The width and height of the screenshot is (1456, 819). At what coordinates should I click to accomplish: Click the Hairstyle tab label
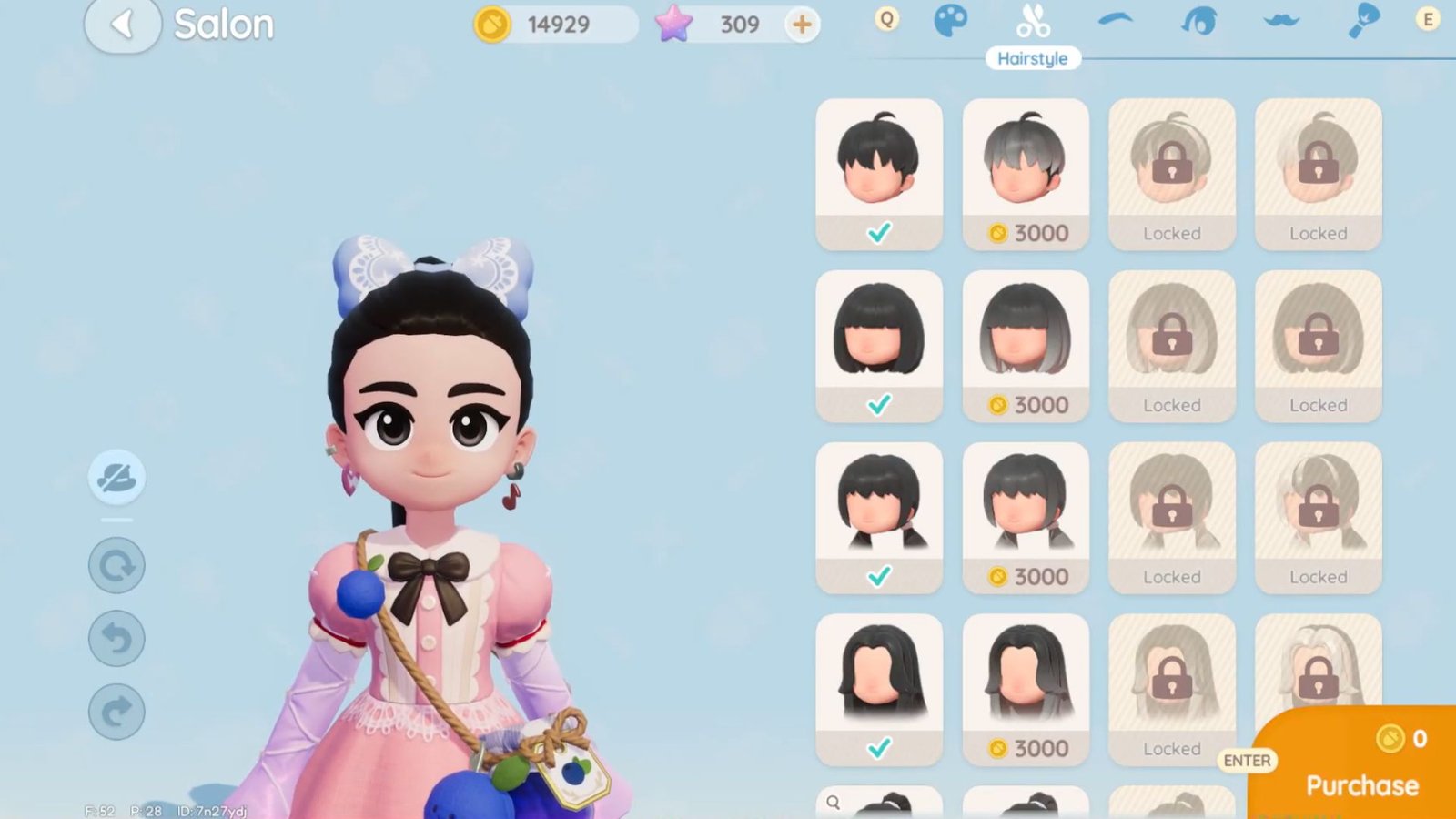point(1033,57)
